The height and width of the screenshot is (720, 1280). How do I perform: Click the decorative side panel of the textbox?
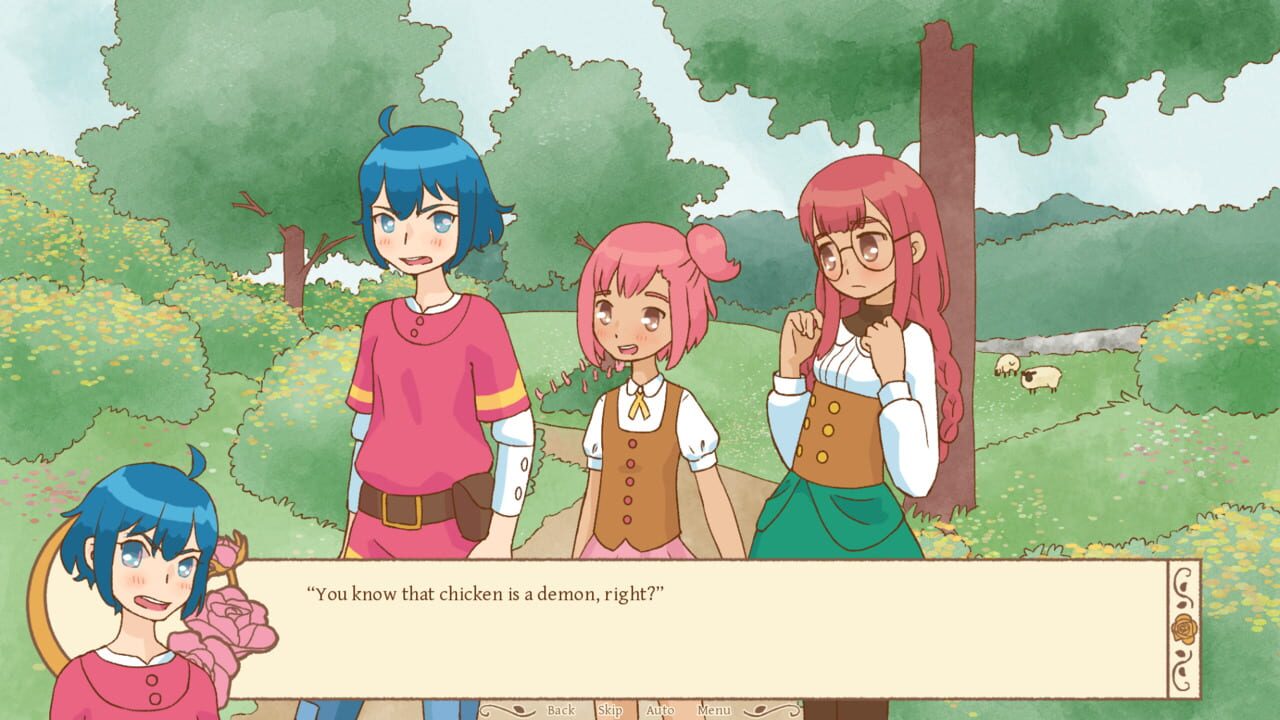coord(1184,627)
